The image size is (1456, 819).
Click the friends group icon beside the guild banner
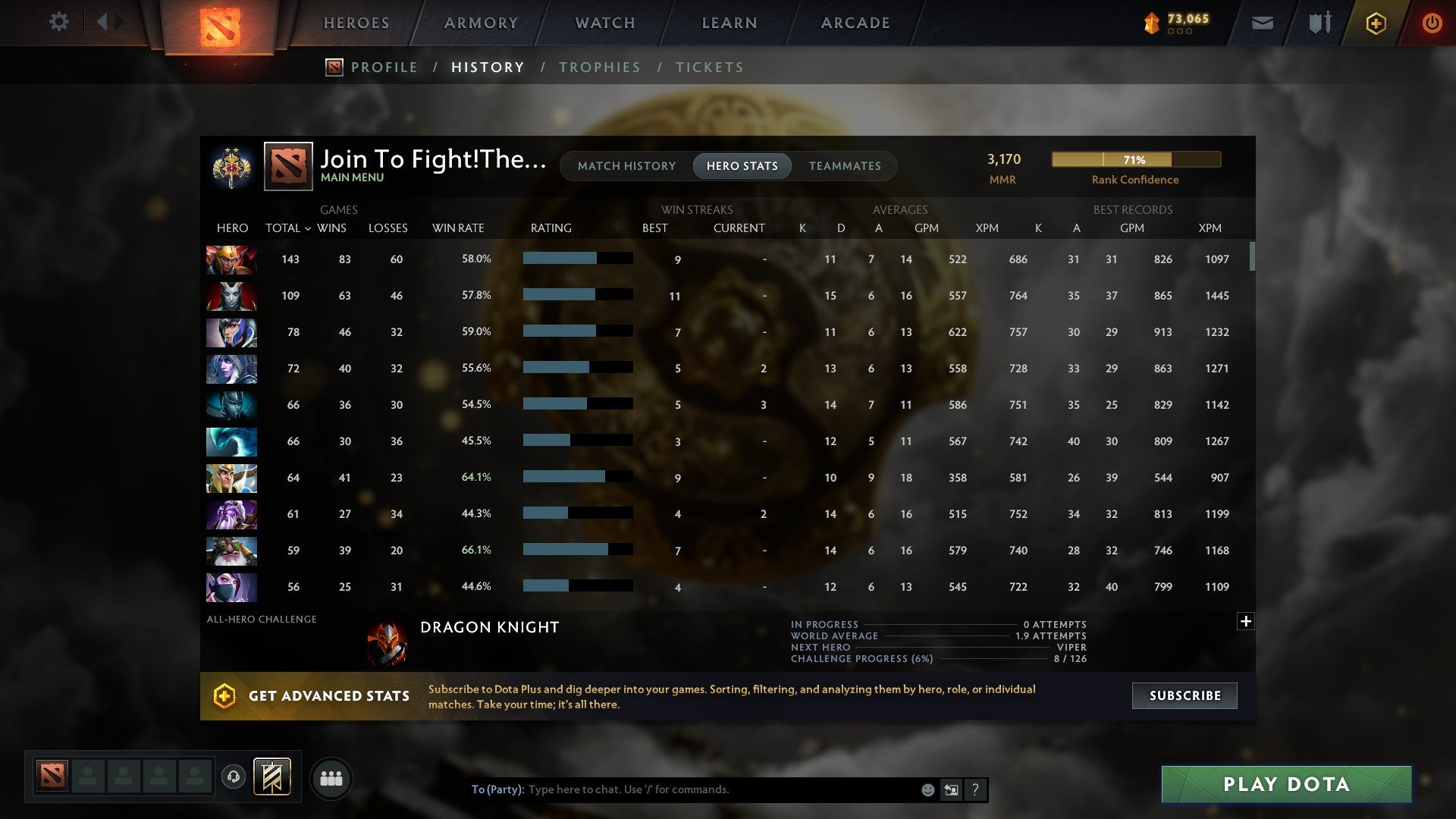(x=331, y=777)
